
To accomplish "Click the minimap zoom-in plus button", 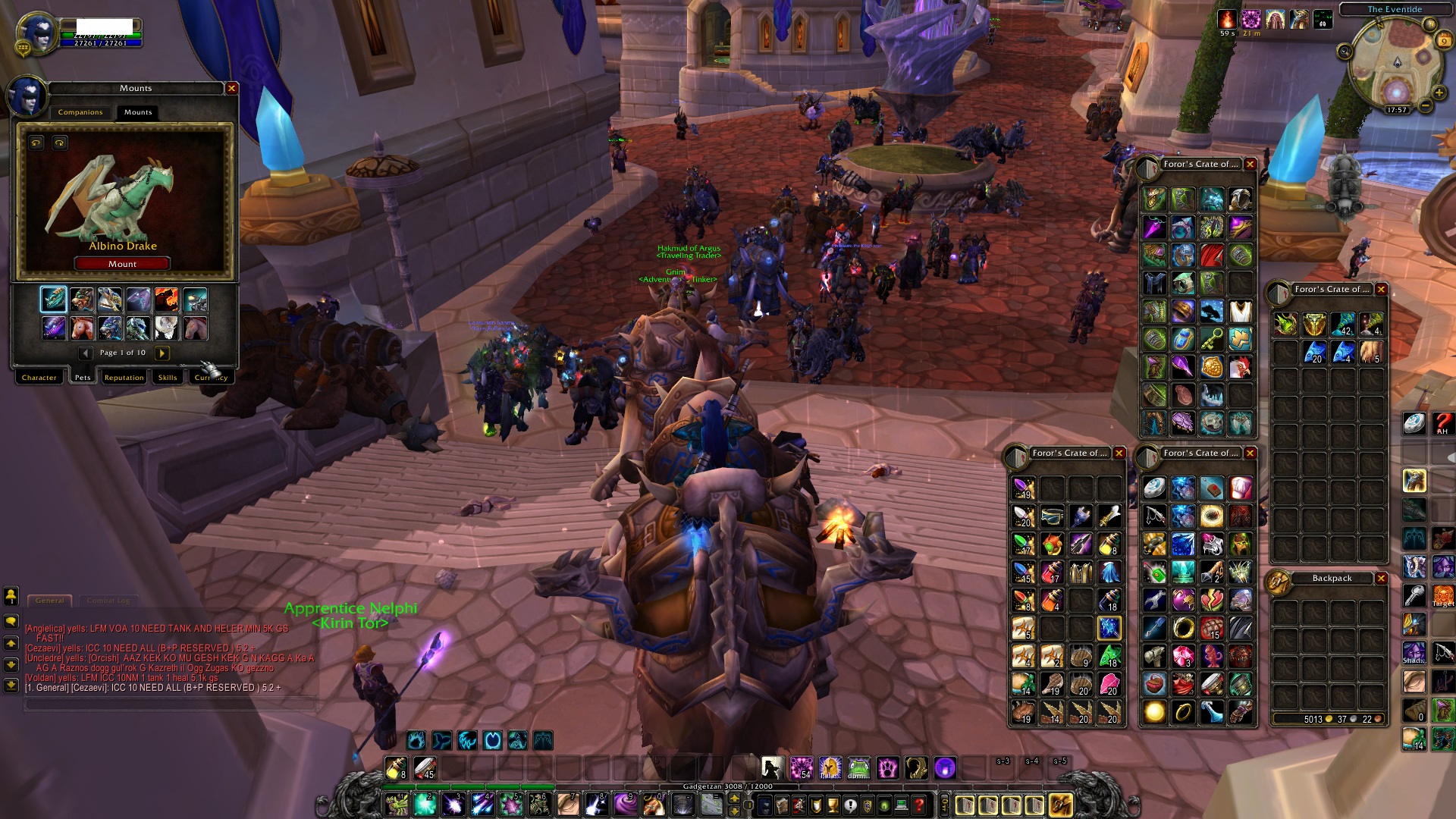I will click(x=1439, y=93).
